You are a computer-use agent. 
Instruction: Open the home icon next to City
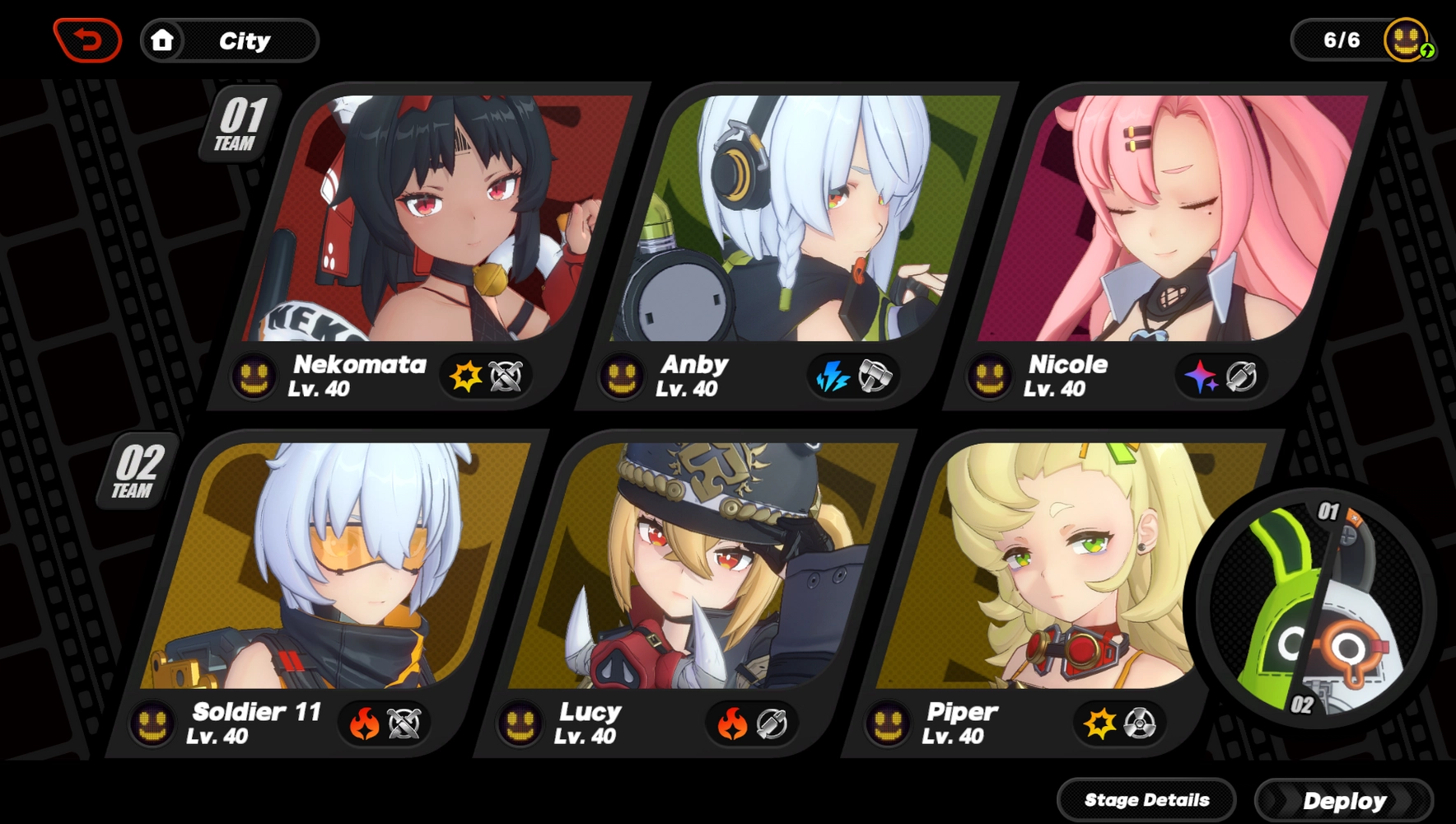163,39
